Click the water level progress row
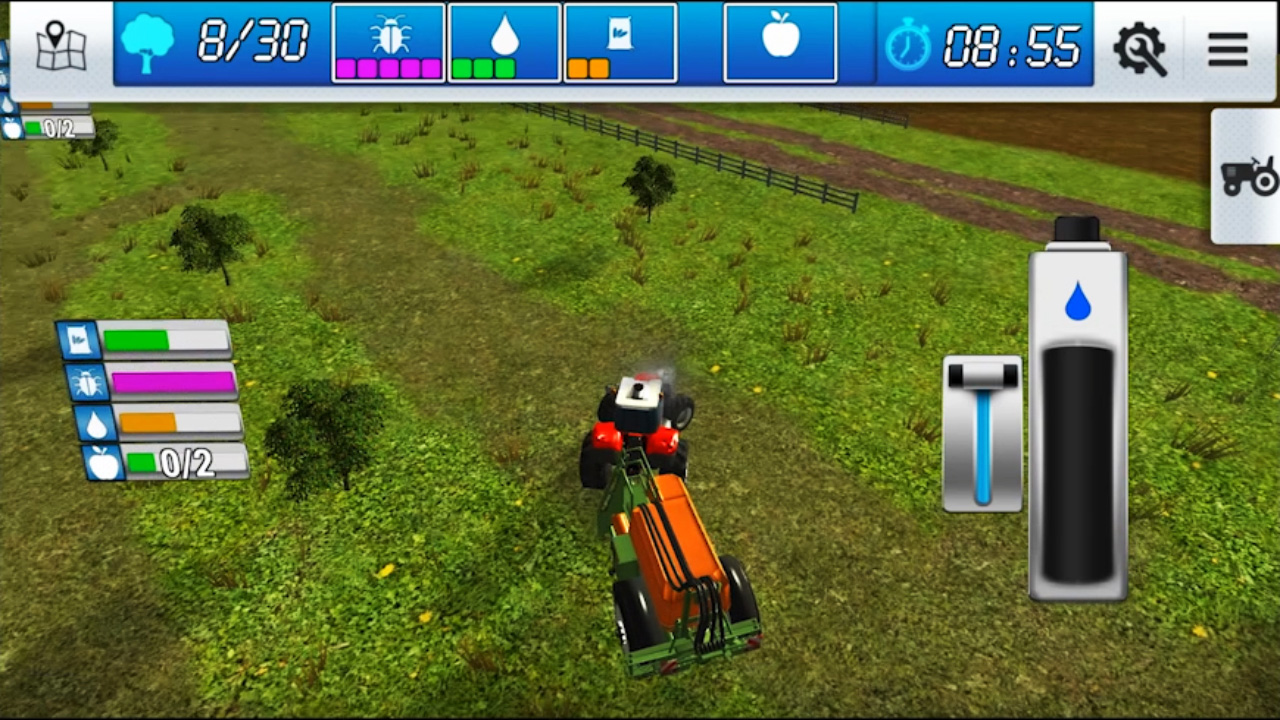Screen dimensions: 1280x720 (160, 423)
